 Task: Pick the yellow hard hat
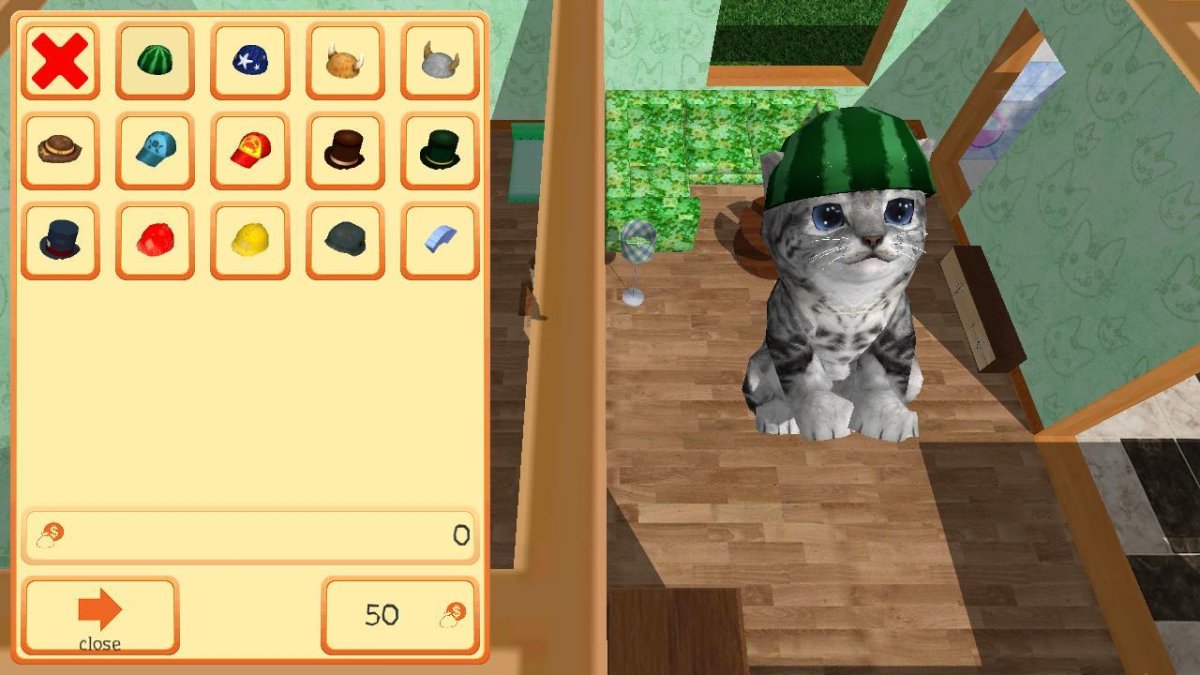[x=250, y=241]
